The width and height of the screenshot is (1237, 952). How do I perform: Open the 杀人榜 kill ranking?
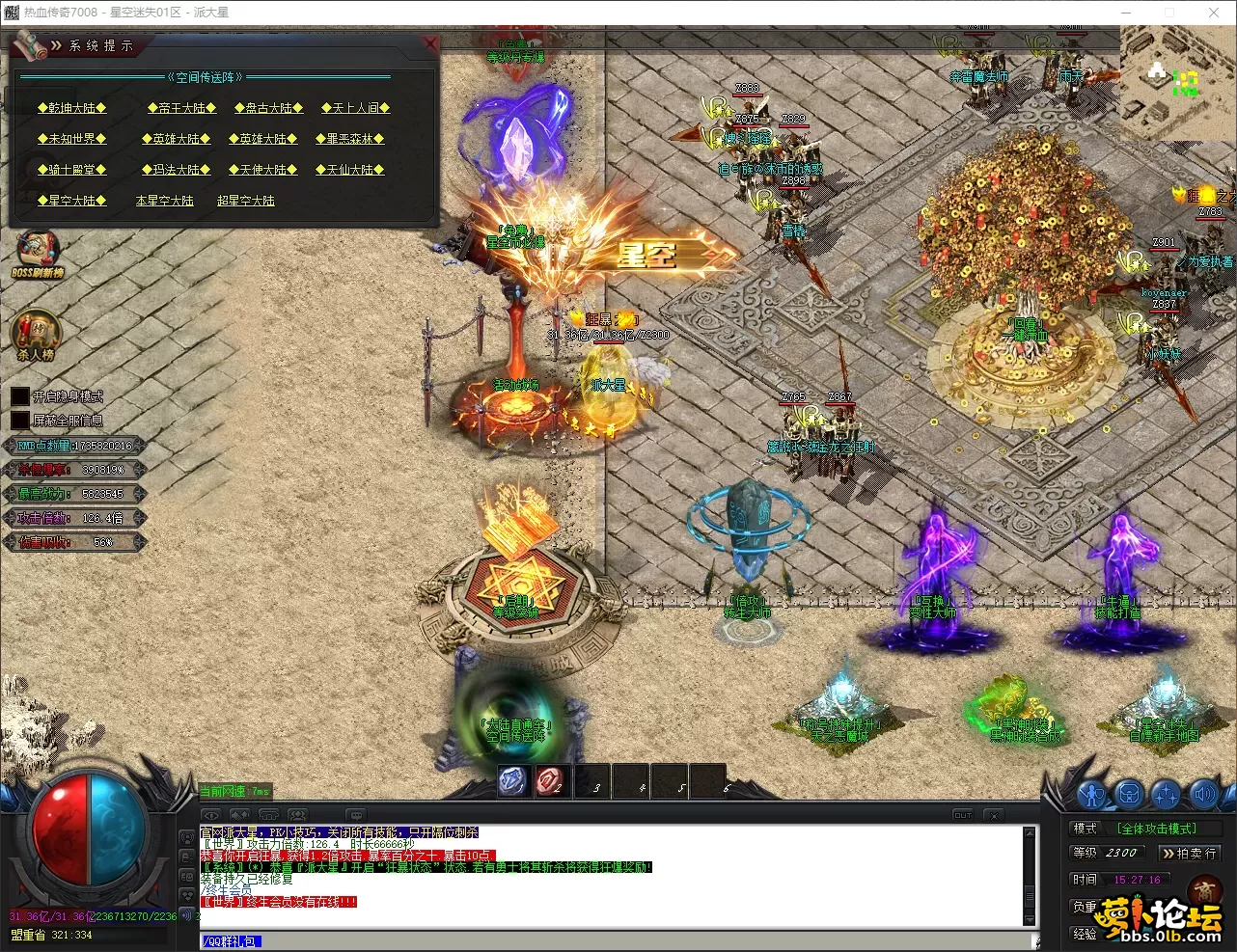pyautogui.click(x=35, y=335)
